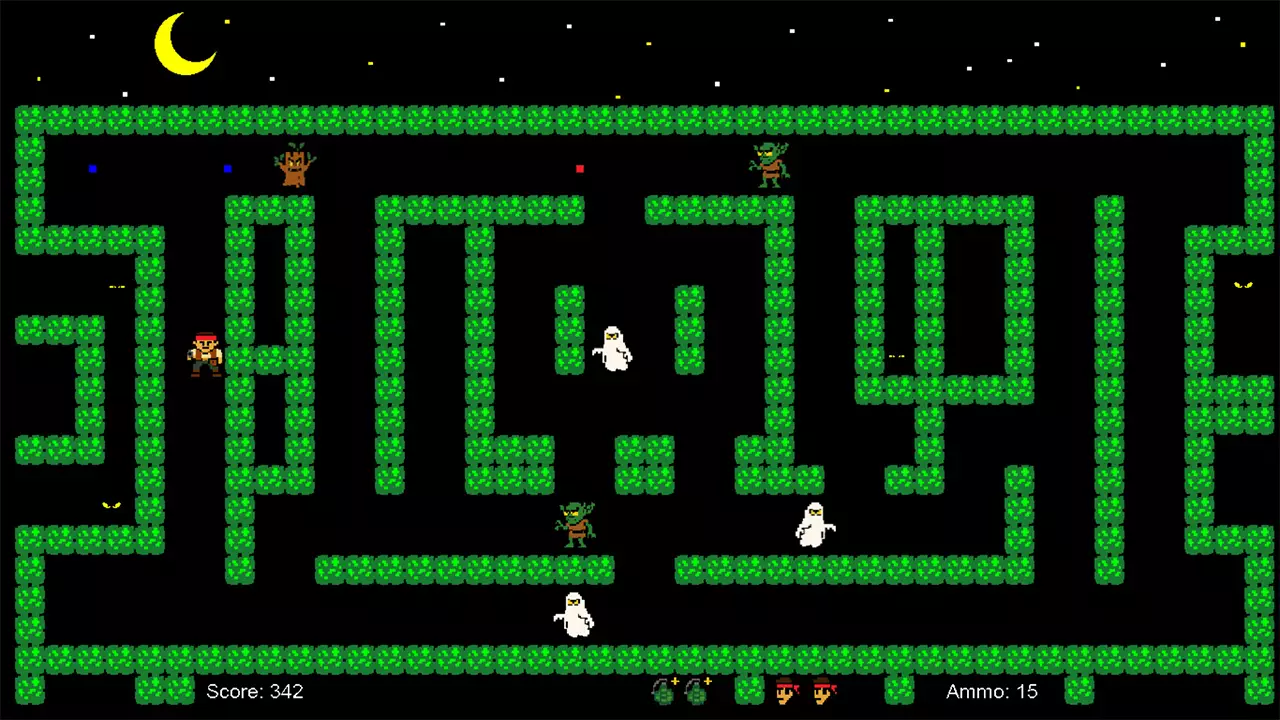Click the tree creature at the top
The width and height of the screenshot is (1280, 720).
pos(293,165)
